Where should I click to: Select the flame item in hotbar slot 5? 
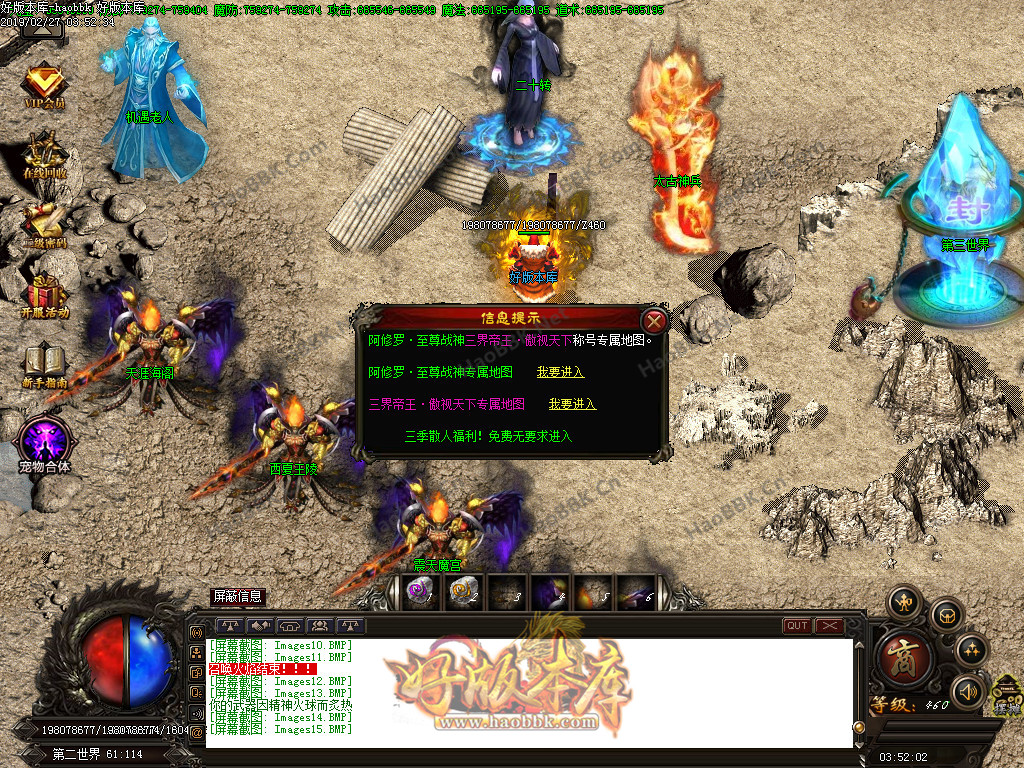pos(591,591)
